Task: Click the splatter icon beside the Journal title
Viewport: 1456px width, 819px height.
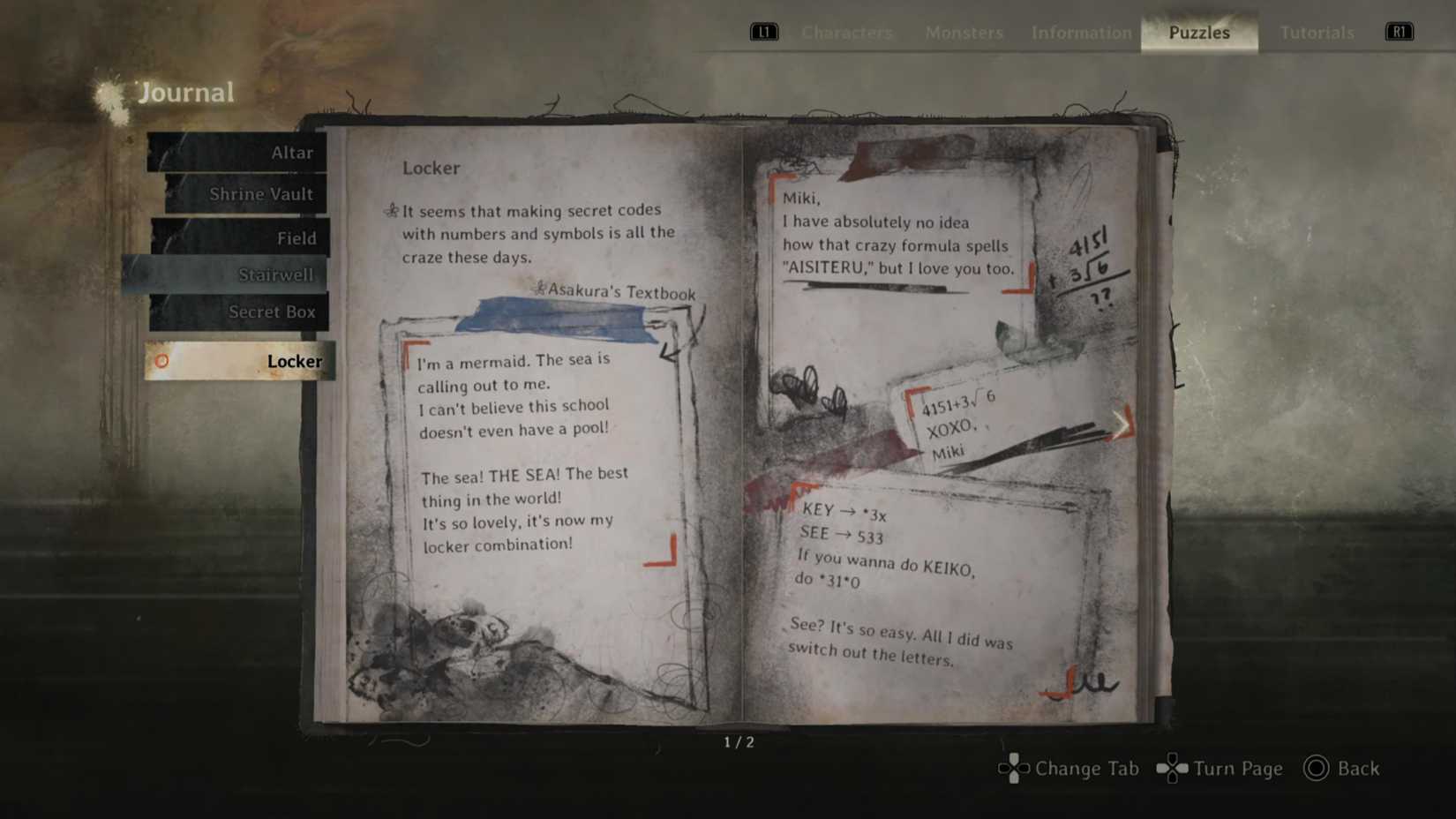Action: [109, 91]
